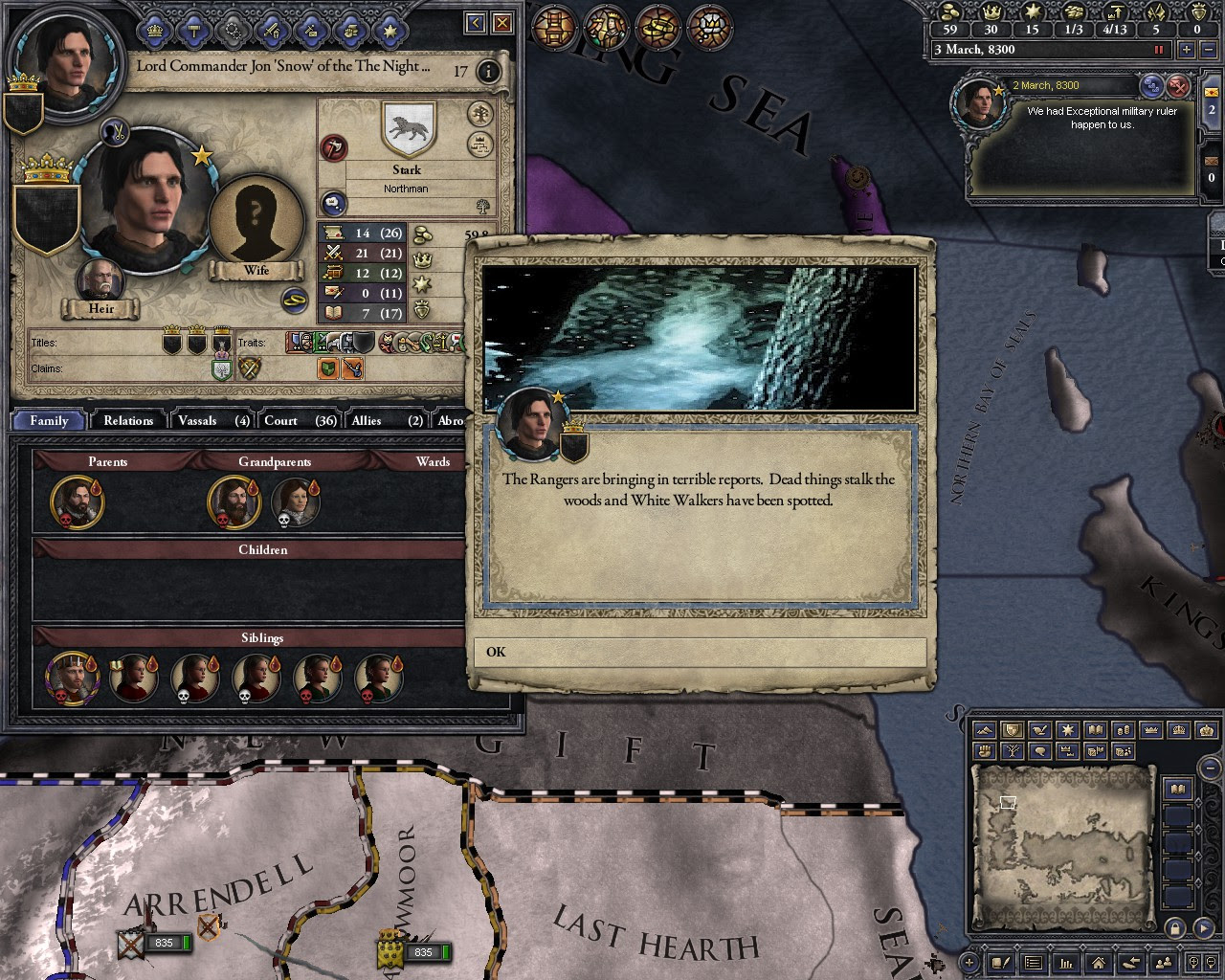Pause the game with the pause control
The width and height of the screenshot is (1225, 980).
click(1158, 49)
